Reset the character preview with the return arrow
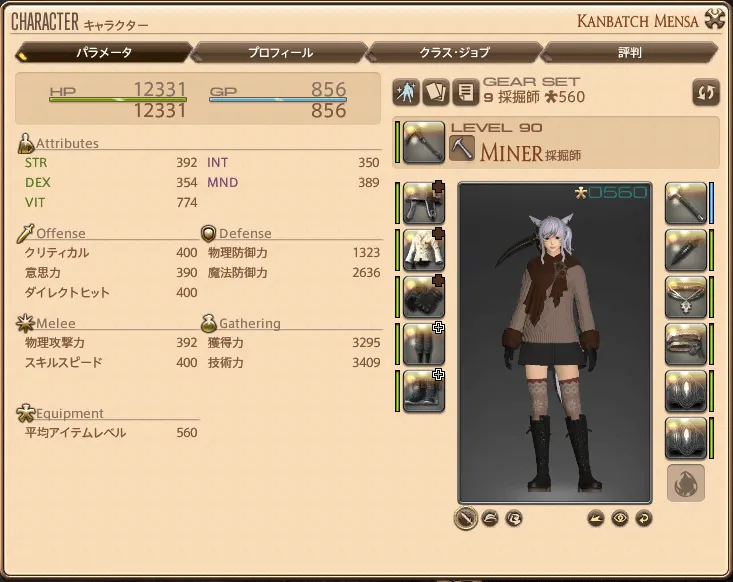Image resolution: width=733 pixels, height=582 pixels. 644,518
